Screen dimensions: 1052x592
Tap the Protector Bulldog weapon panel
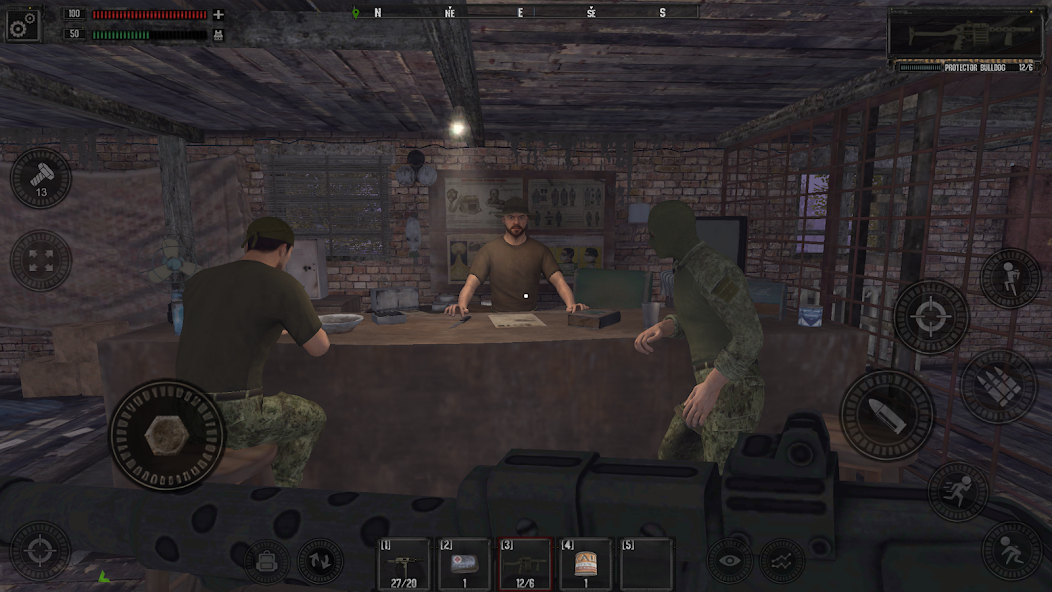pos(966,40)
